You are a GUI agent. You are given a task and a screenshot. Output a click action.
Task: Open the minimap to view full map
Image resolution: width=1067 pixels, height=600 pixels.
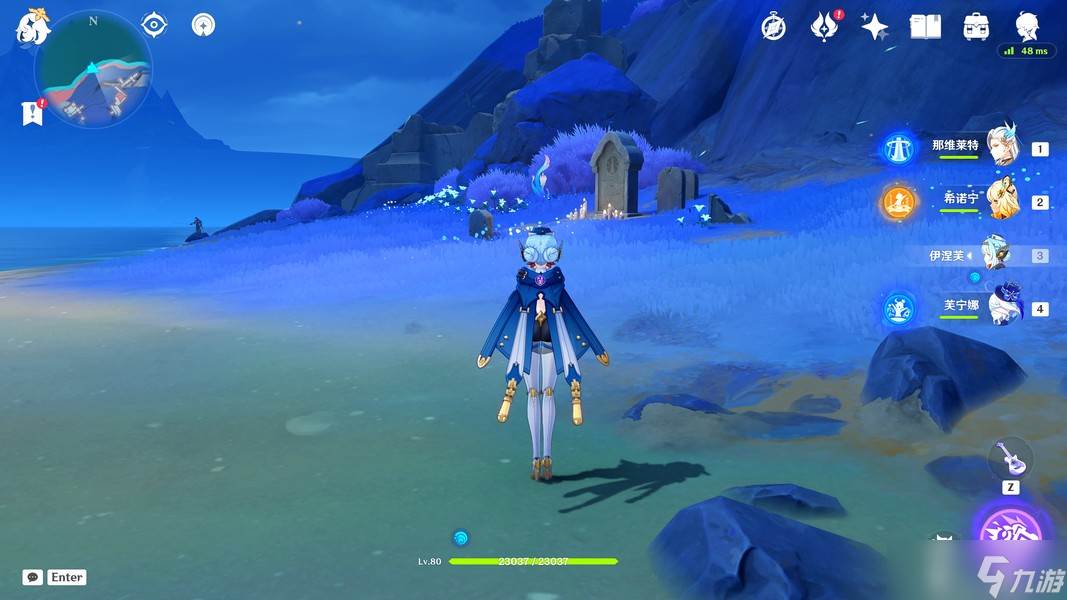[x=93, y=70]
